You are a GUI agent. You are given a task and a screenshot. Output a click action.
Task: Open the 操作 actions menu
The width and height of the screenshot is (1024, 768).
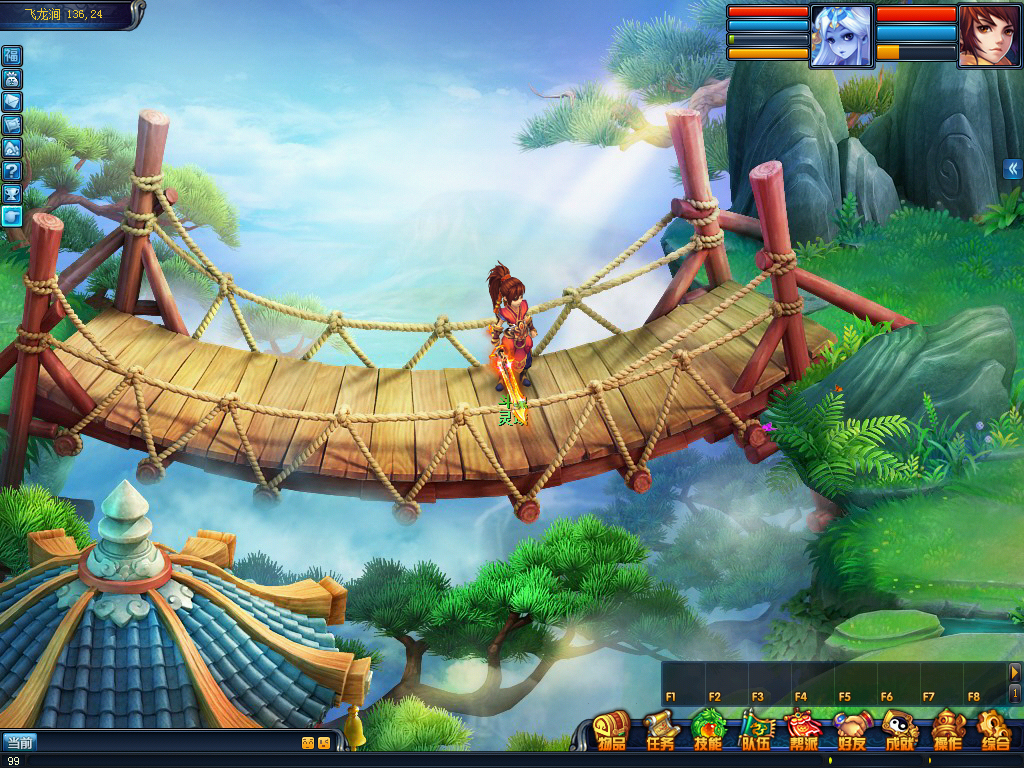tap(947, 730)
